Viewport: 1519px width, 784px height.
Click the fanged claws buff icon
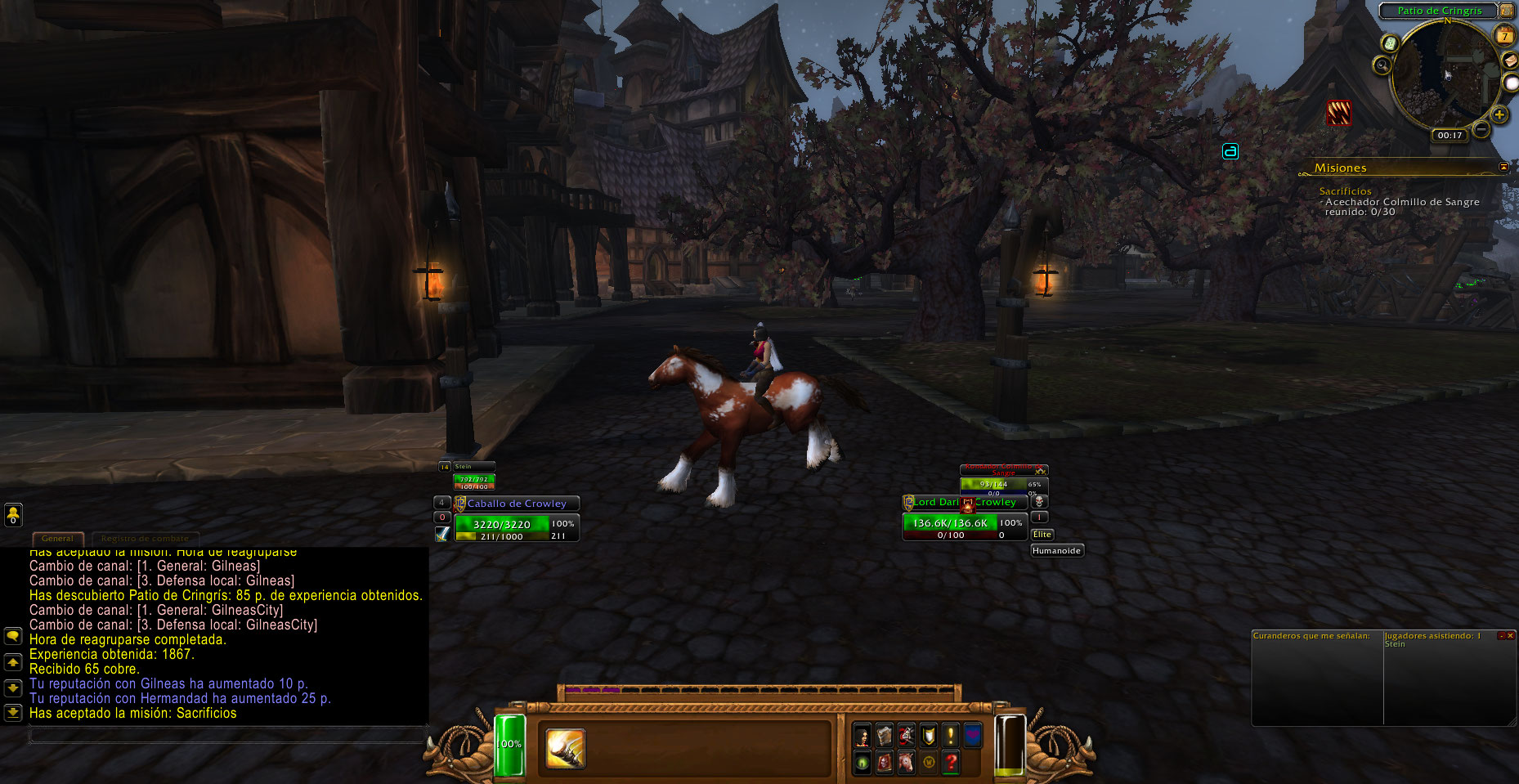pos(1338,113)
